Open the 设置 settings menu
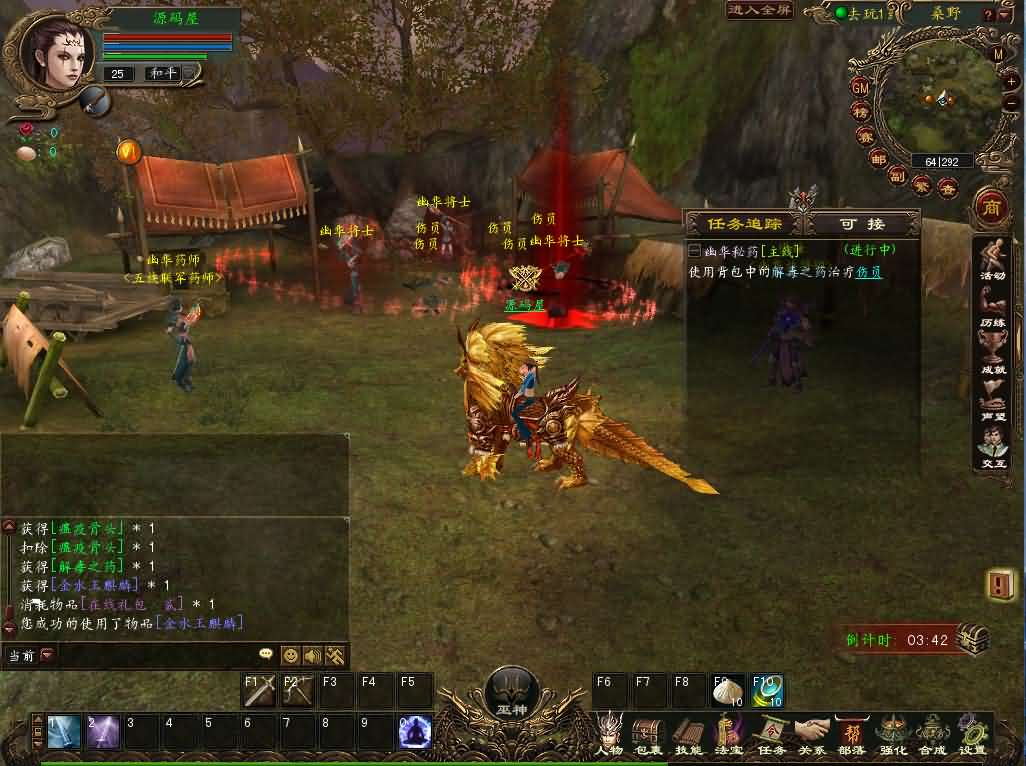1026x766 pixels. pyautogui.click(x=971, y=733)
